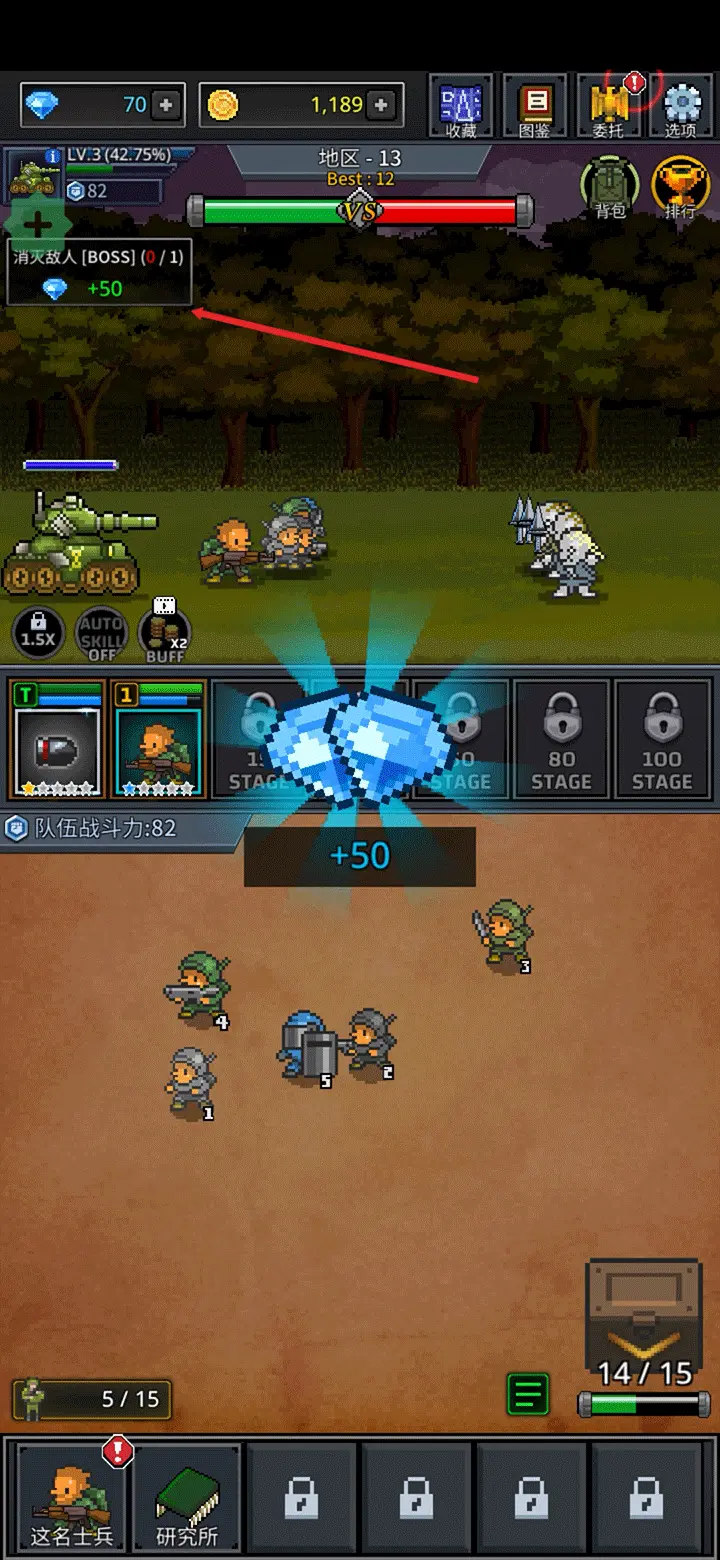Add more diamonds with the plus button
720x1560 pixels.
point(166,105)
